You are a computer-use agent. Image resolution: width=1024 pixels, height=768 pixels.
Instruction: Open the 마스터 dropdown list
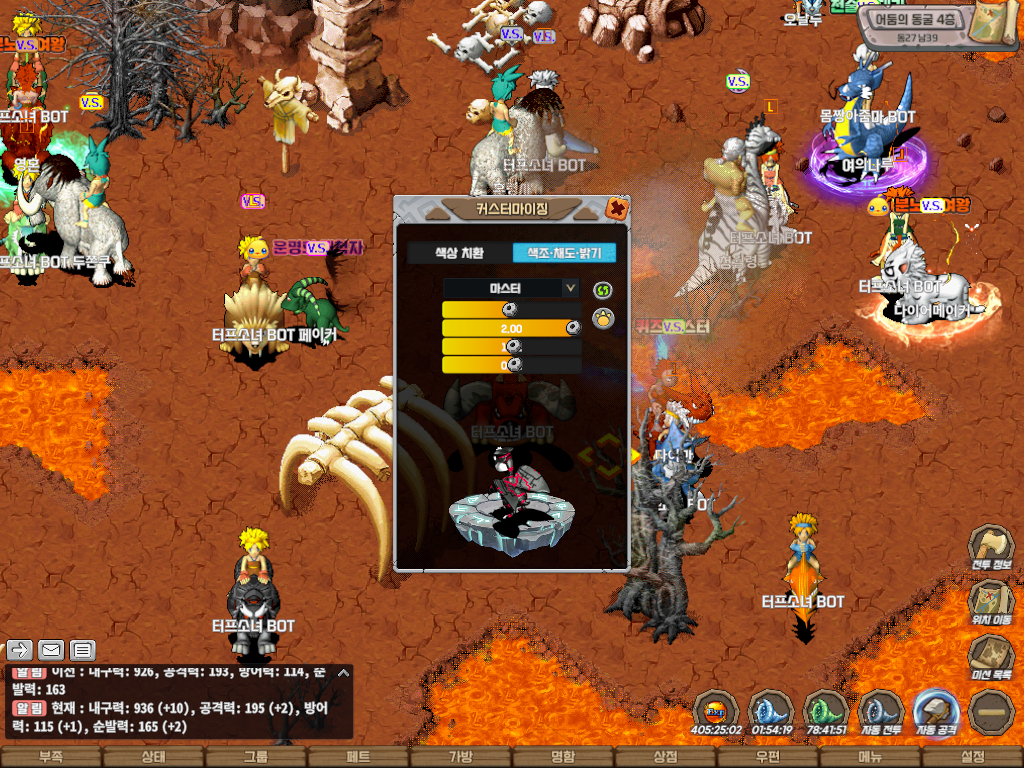(511, 288)
